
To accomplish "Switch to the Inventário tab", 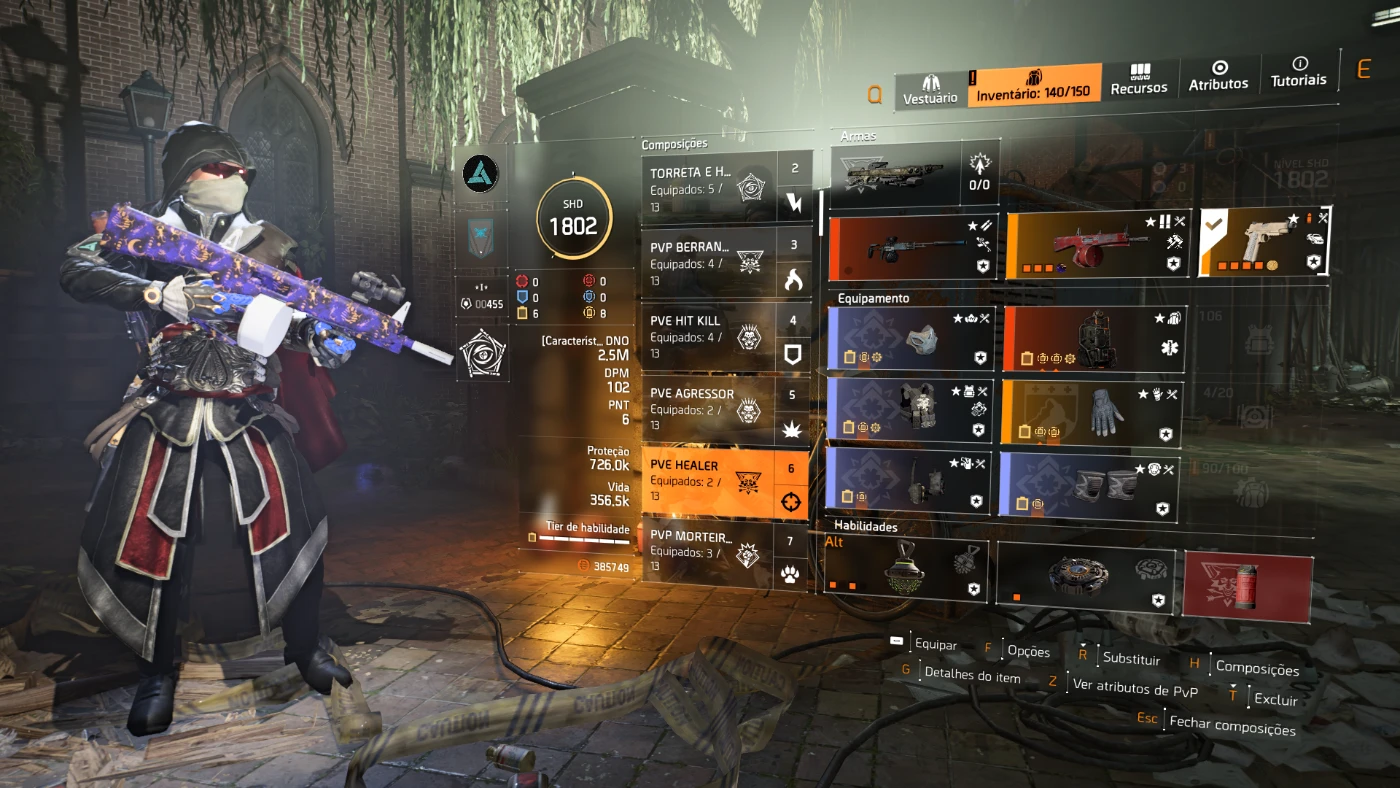I will pos(1034,84).
